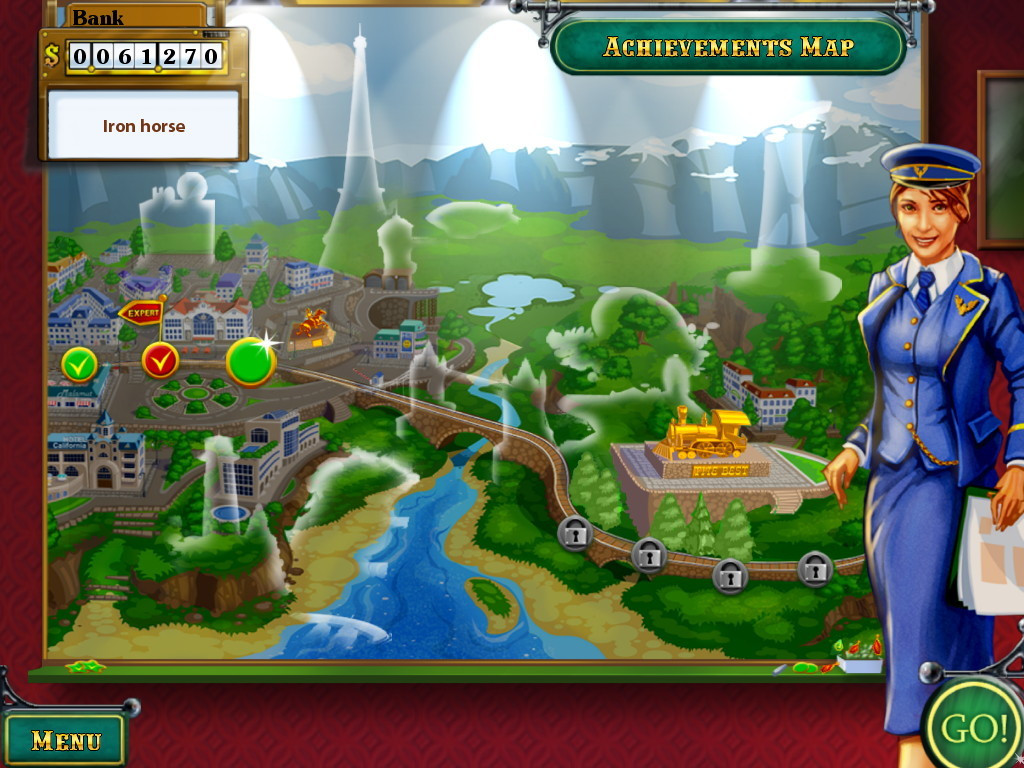Image resolution: width=1024 pixels, height=768 pixels.
Task: Choose the red checkmark Expert level node
Action: click(x=160, y=360)
